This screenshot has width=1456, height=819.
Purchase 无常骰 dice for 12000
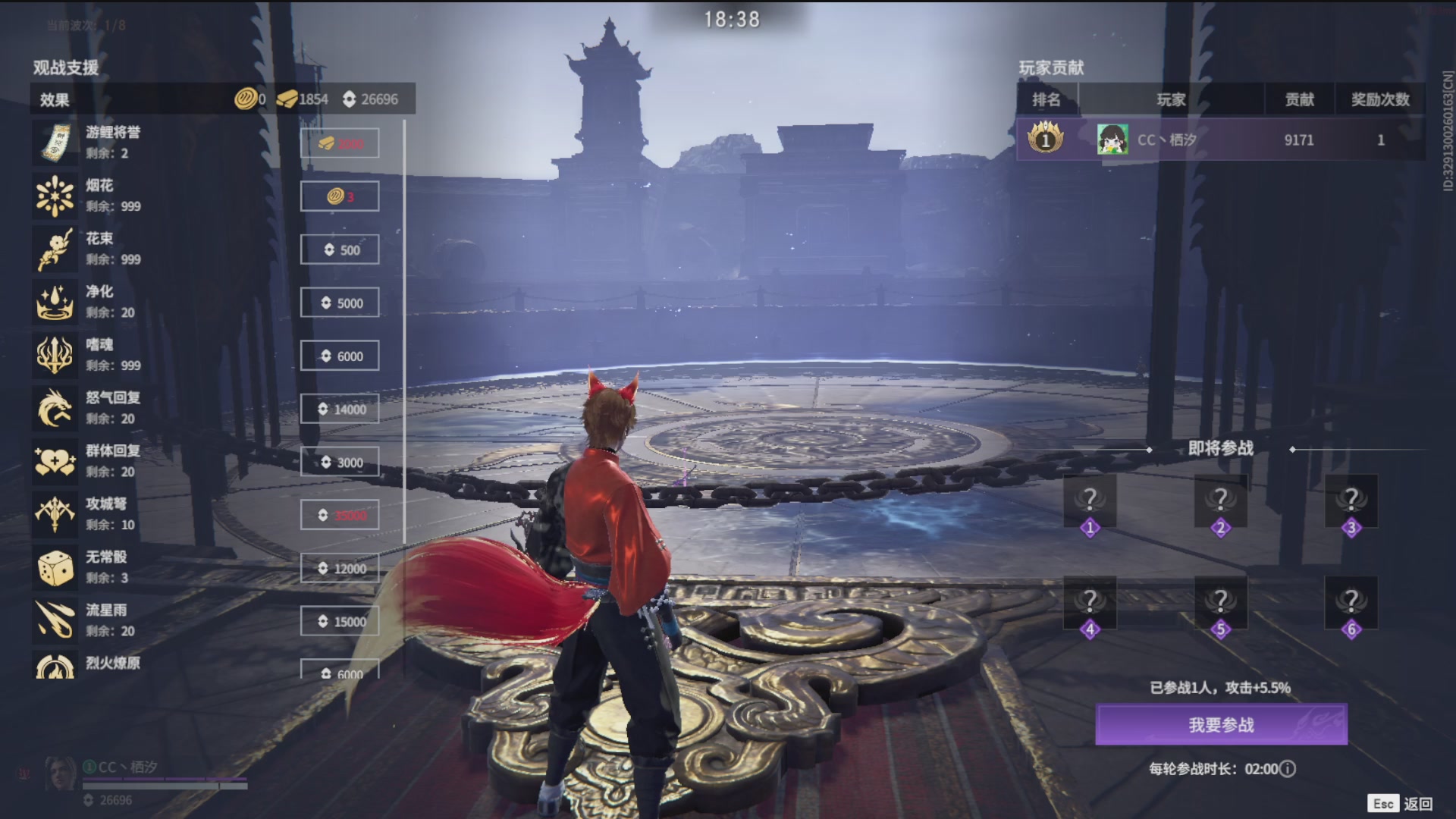[x=340, y=568]
